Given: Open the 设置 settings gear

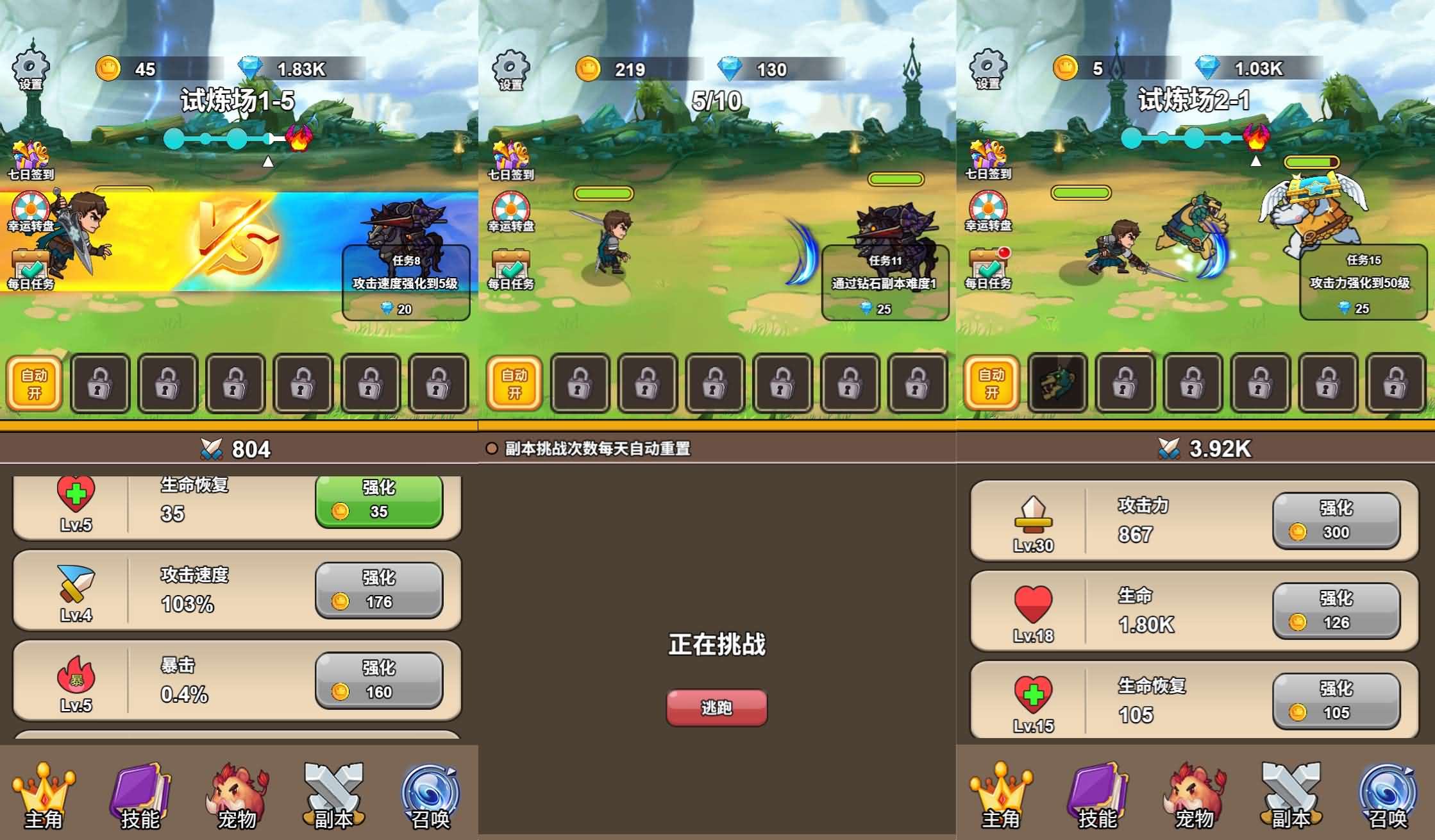Looking at the screenshot, I should pyautogui.click(x=30, y=67).
